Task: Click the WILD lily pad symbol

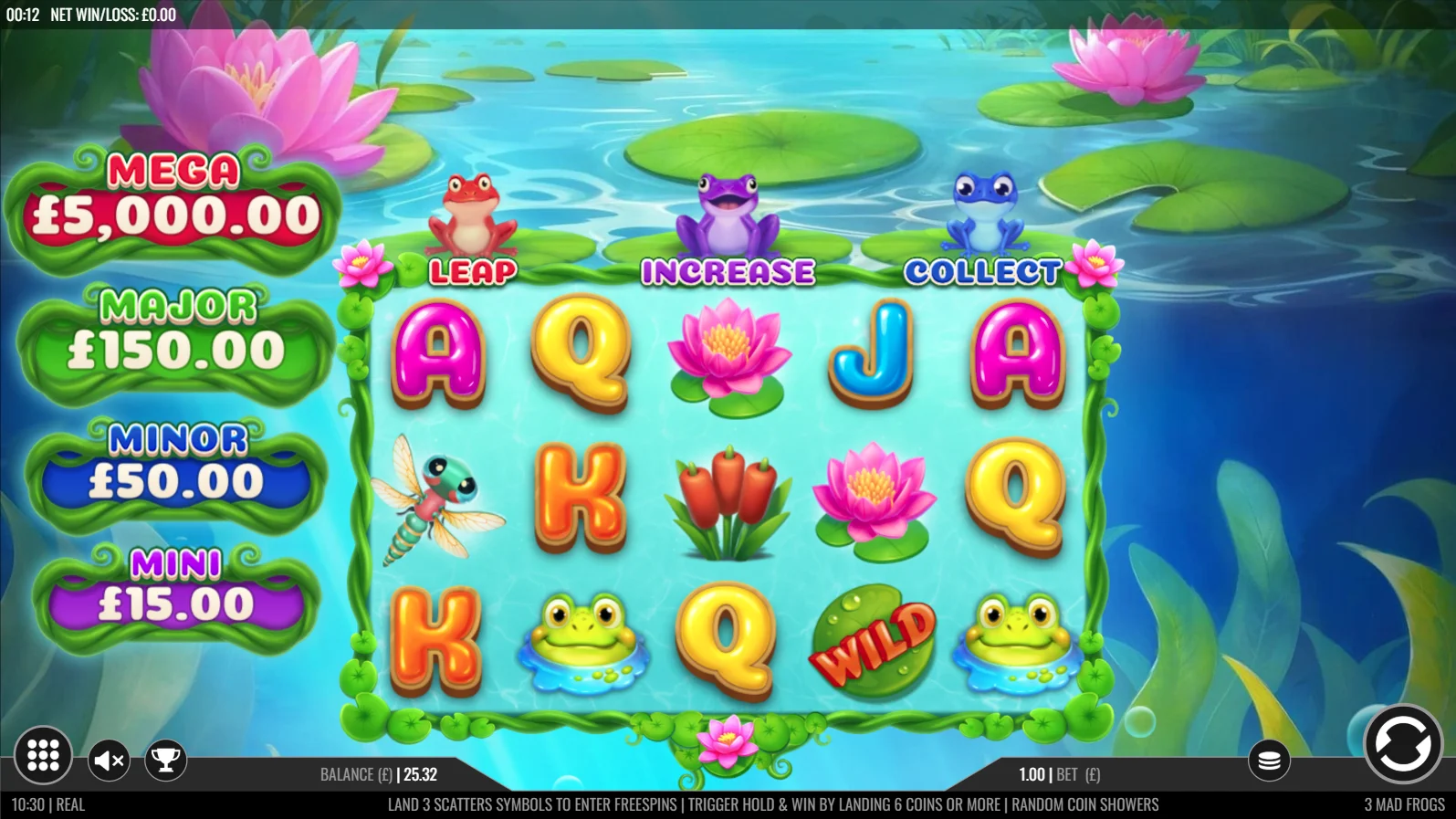Action: pos(873,639)
